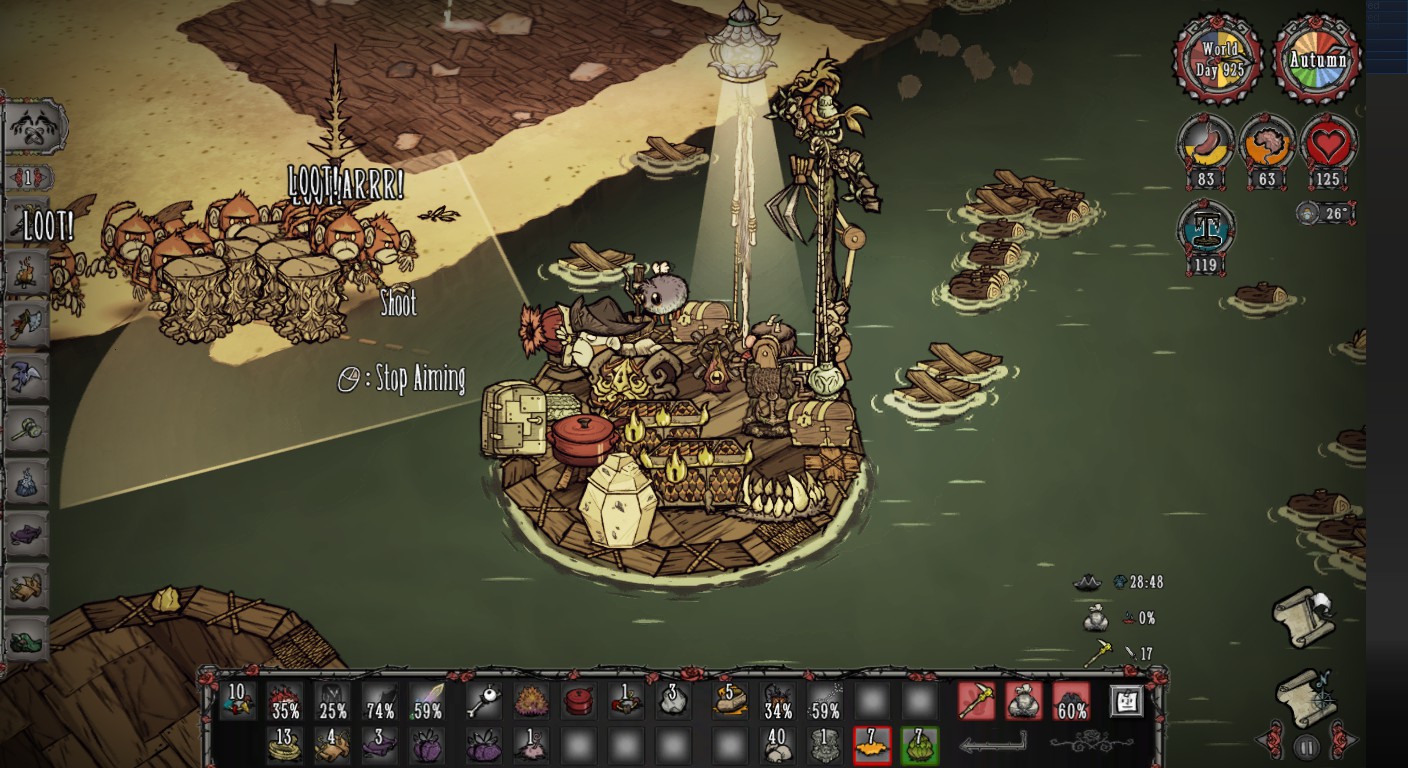Select the equipped golden pickaxe hand slot

pyautogui.click(x=976, y=701)
